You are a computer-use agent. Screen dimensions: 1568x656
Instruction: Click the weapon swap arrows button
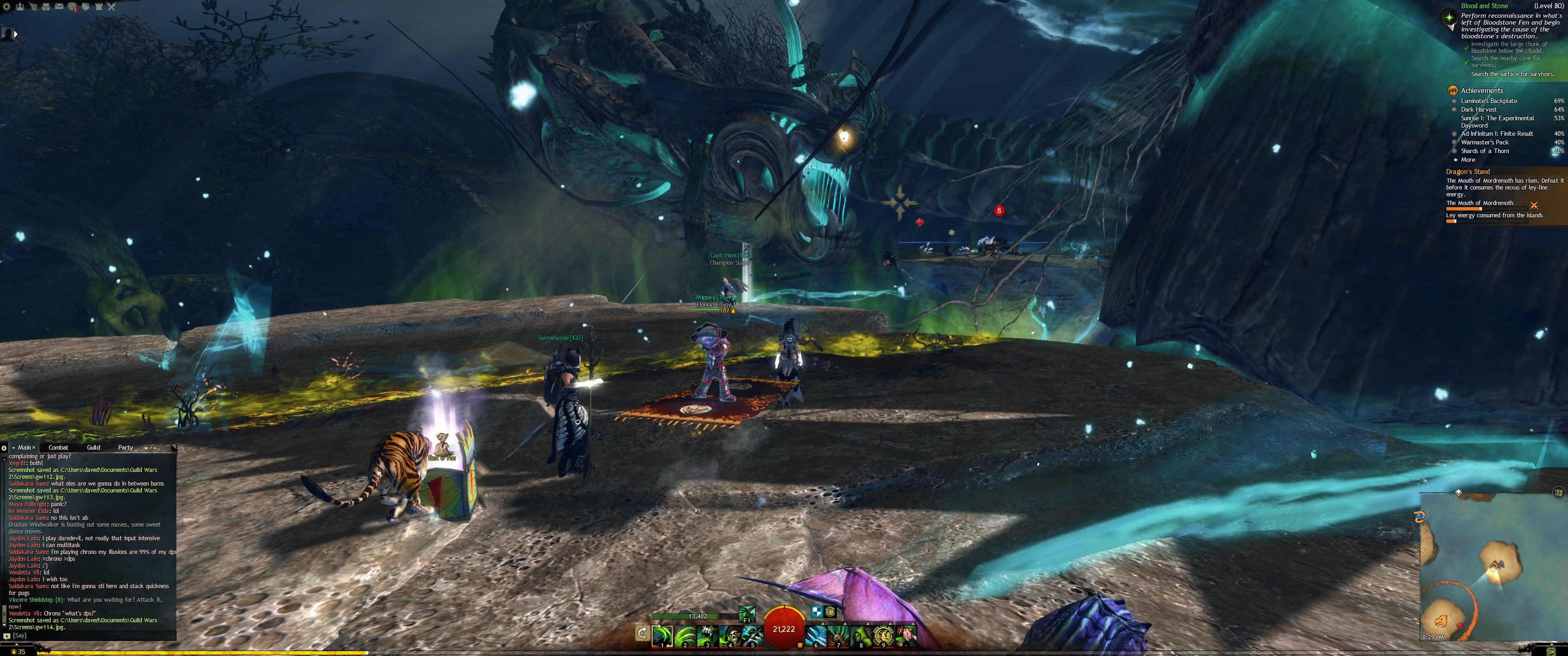642,634
